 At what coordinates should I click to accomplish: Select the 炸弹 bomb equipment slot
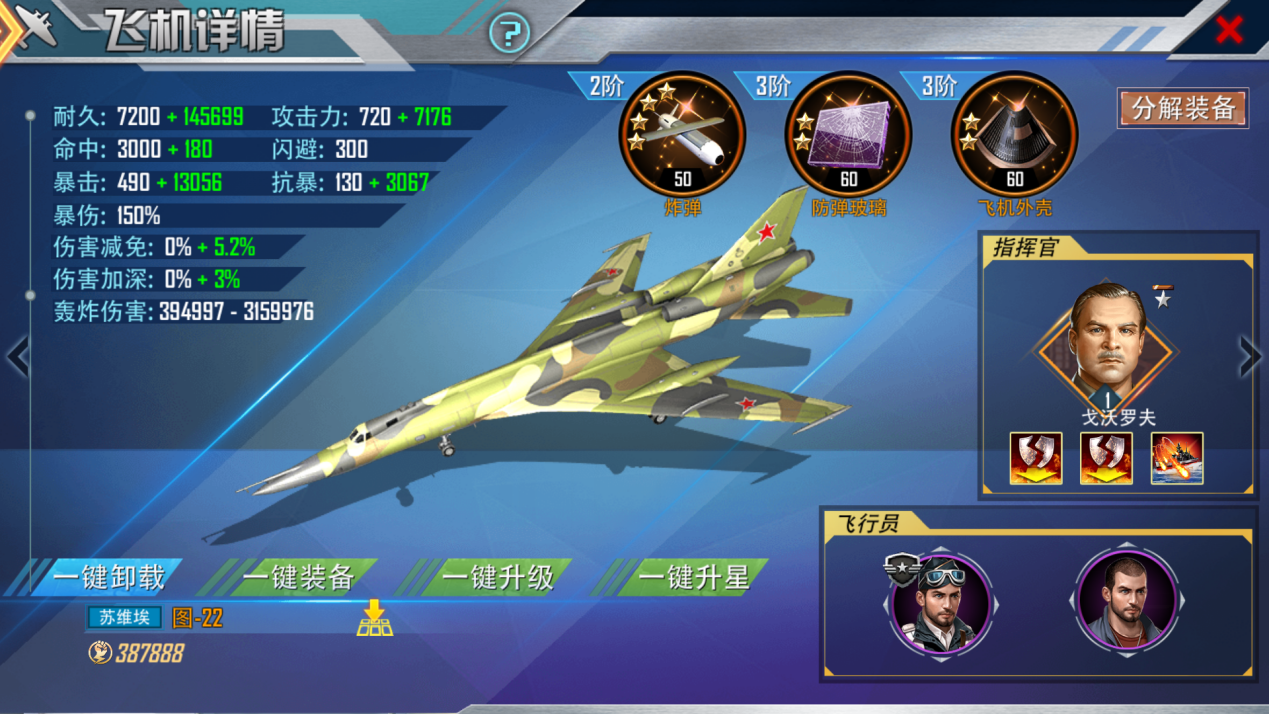(x=683, y=135)
